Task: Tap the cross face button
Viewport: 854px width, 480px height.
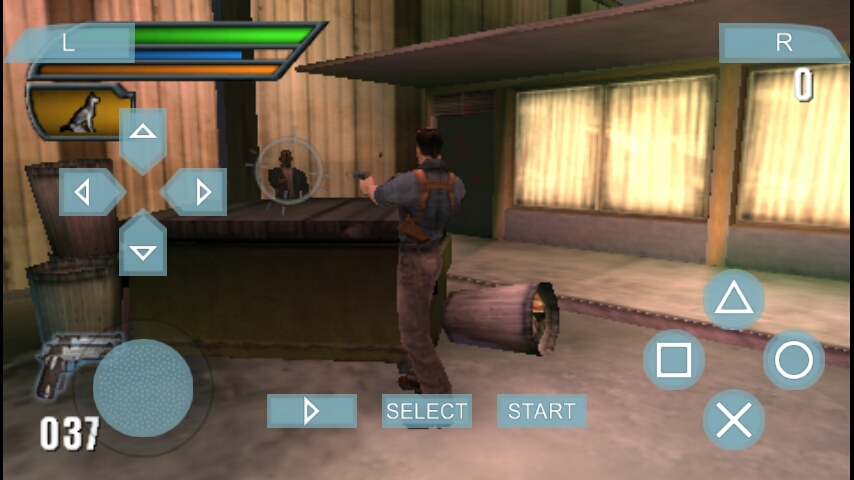Action: [x=734, y=420]
